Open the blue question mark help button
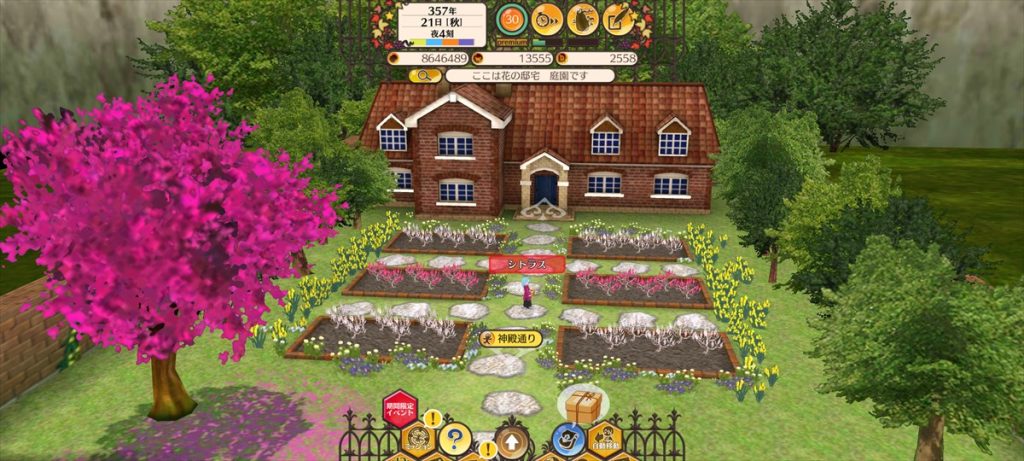 tap(454, 437)
